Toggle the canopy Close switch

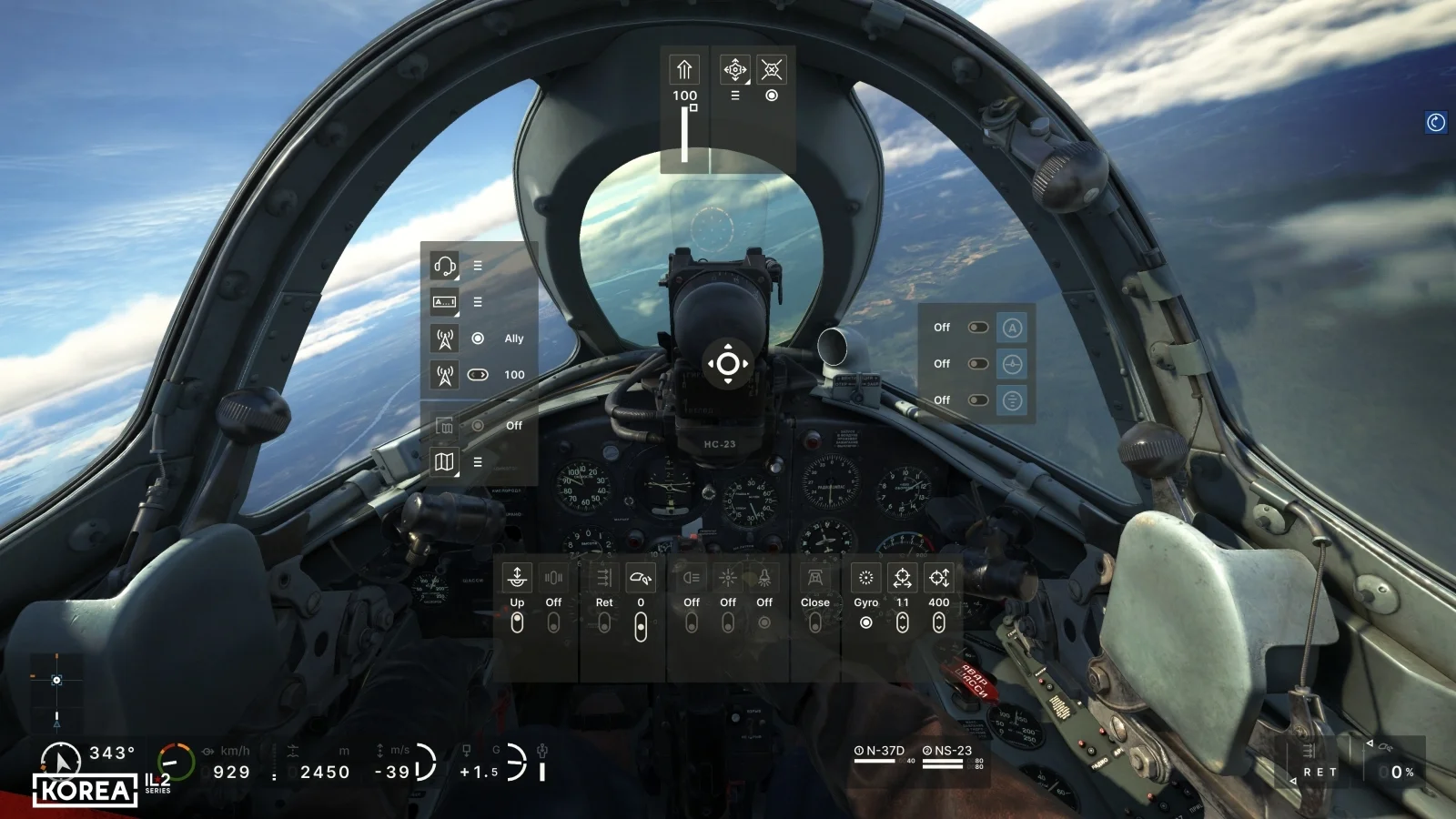(x=814, y=622)
